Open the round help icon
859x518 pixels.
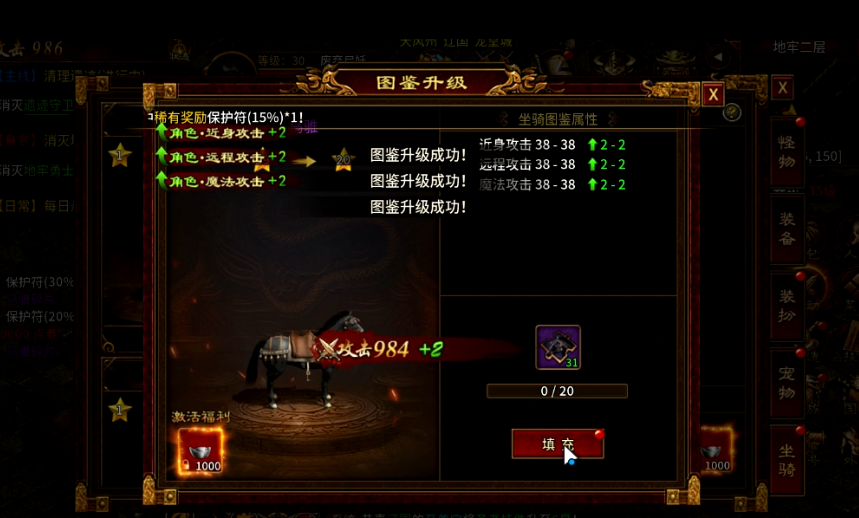(732, 112)
